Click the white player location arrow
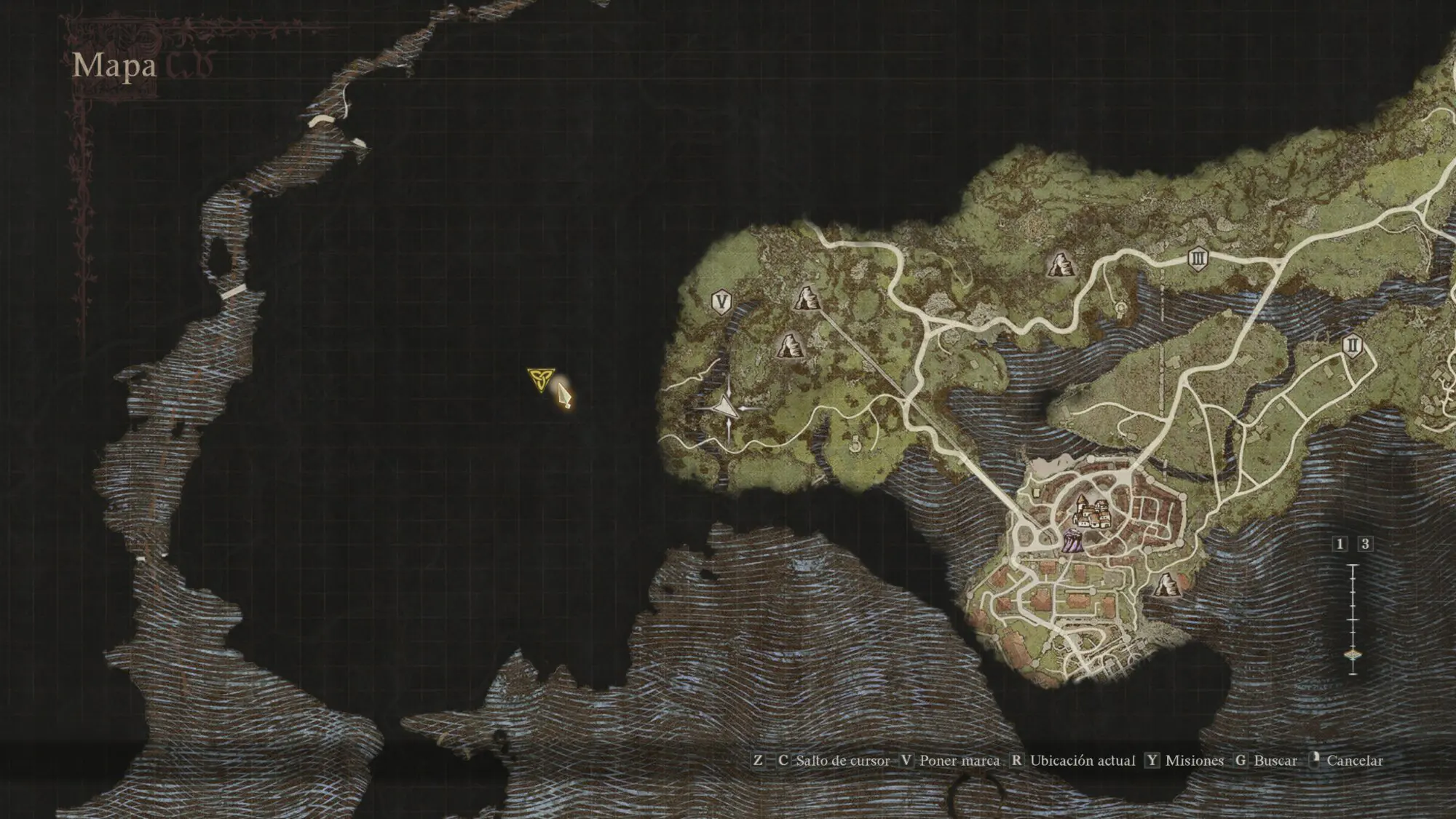This screenshot has height=819, width=1456. tap(726, 409)
